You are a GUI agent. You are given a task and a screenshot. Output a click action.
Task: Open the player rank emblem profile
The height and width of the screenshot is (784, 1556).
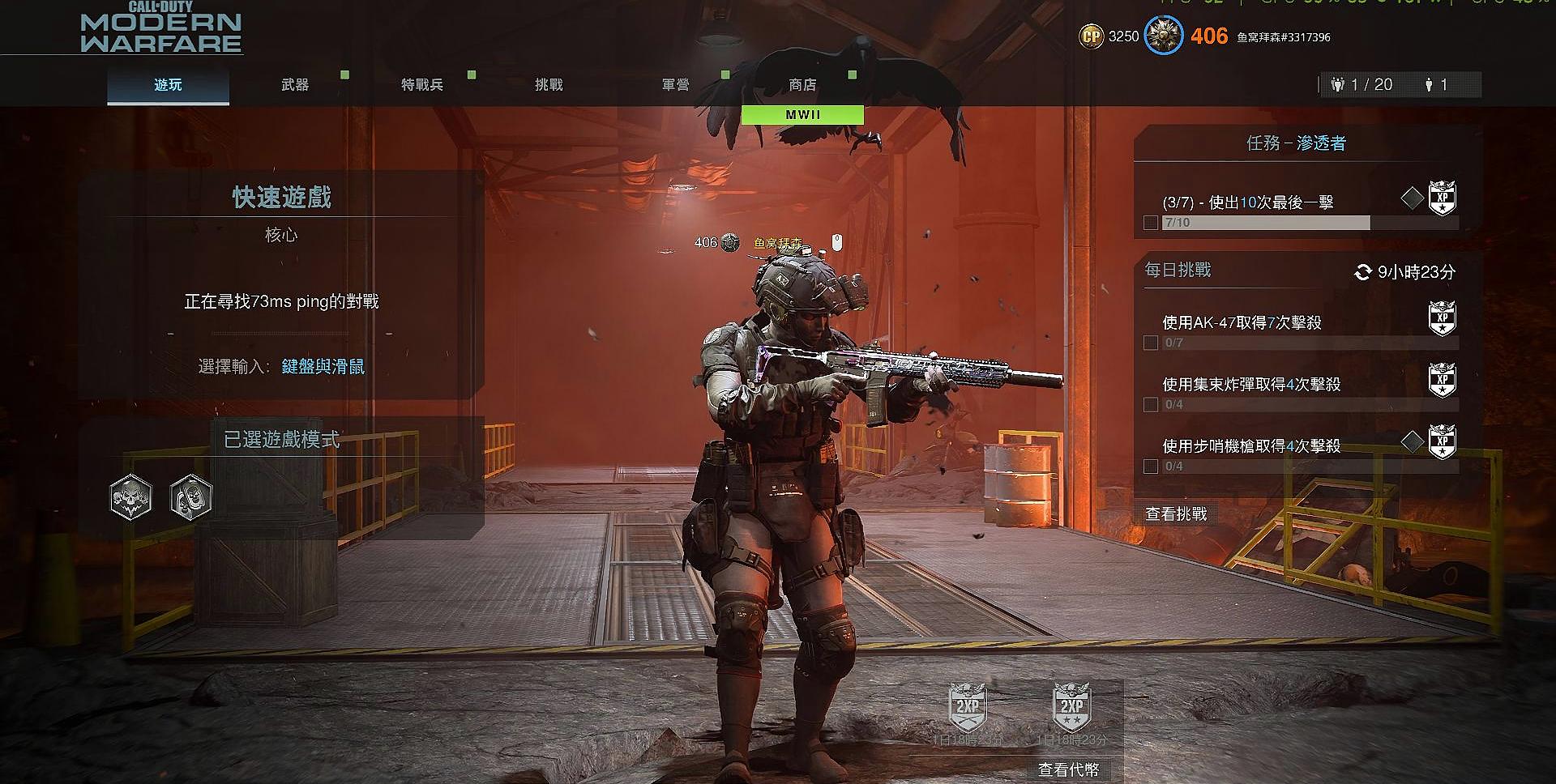(x=1163, y=36)
